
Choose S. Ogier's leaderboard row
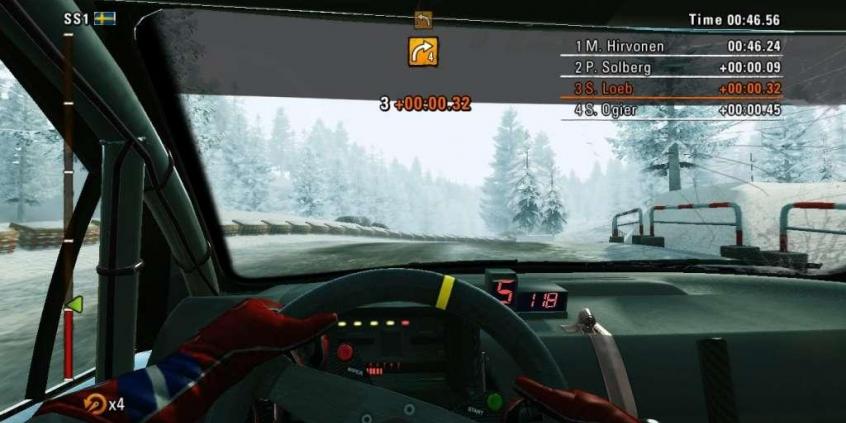pyautogui.click(x=677, y=110)
